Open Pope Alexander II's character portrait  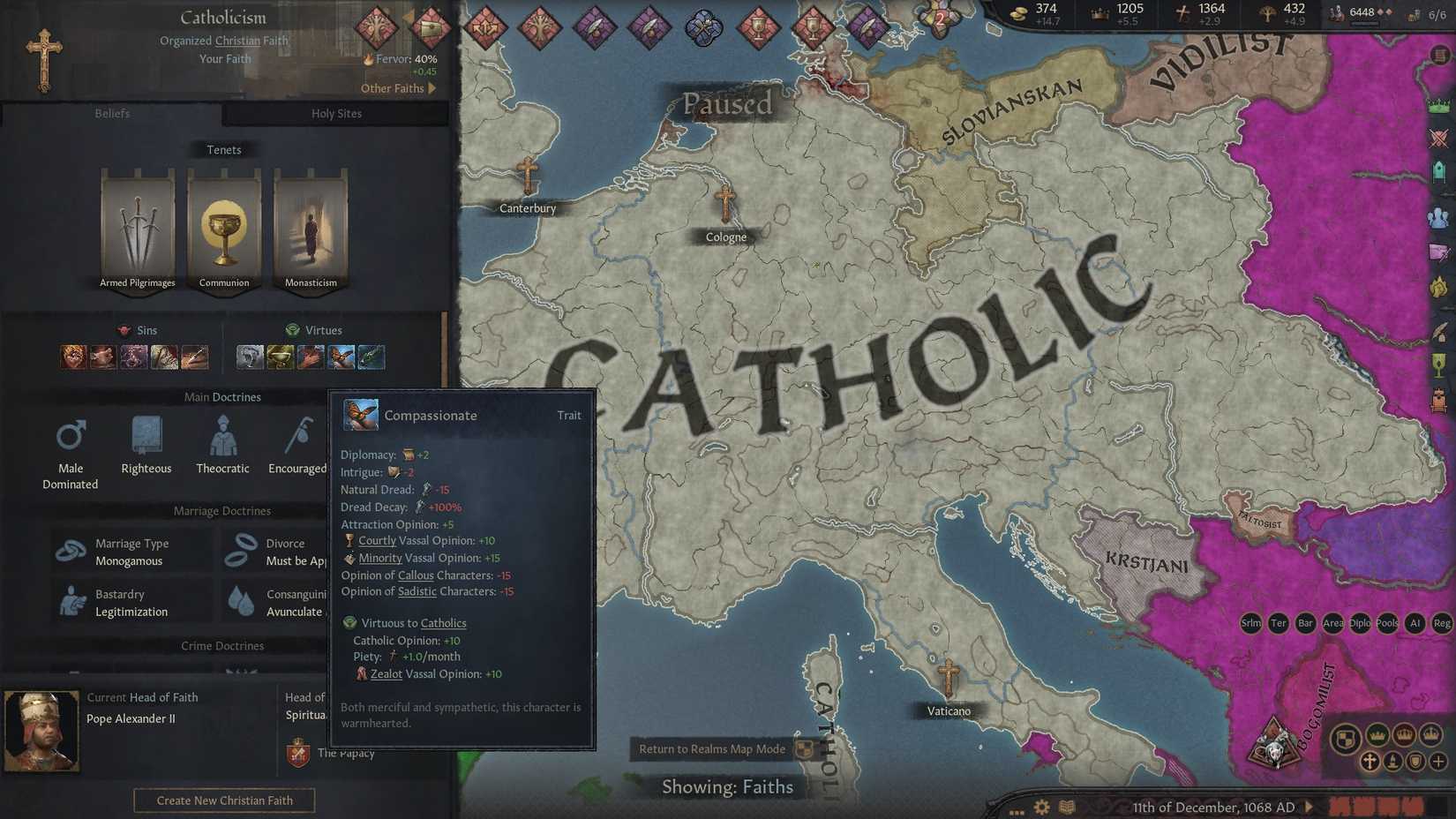click(x=41, y=729)
